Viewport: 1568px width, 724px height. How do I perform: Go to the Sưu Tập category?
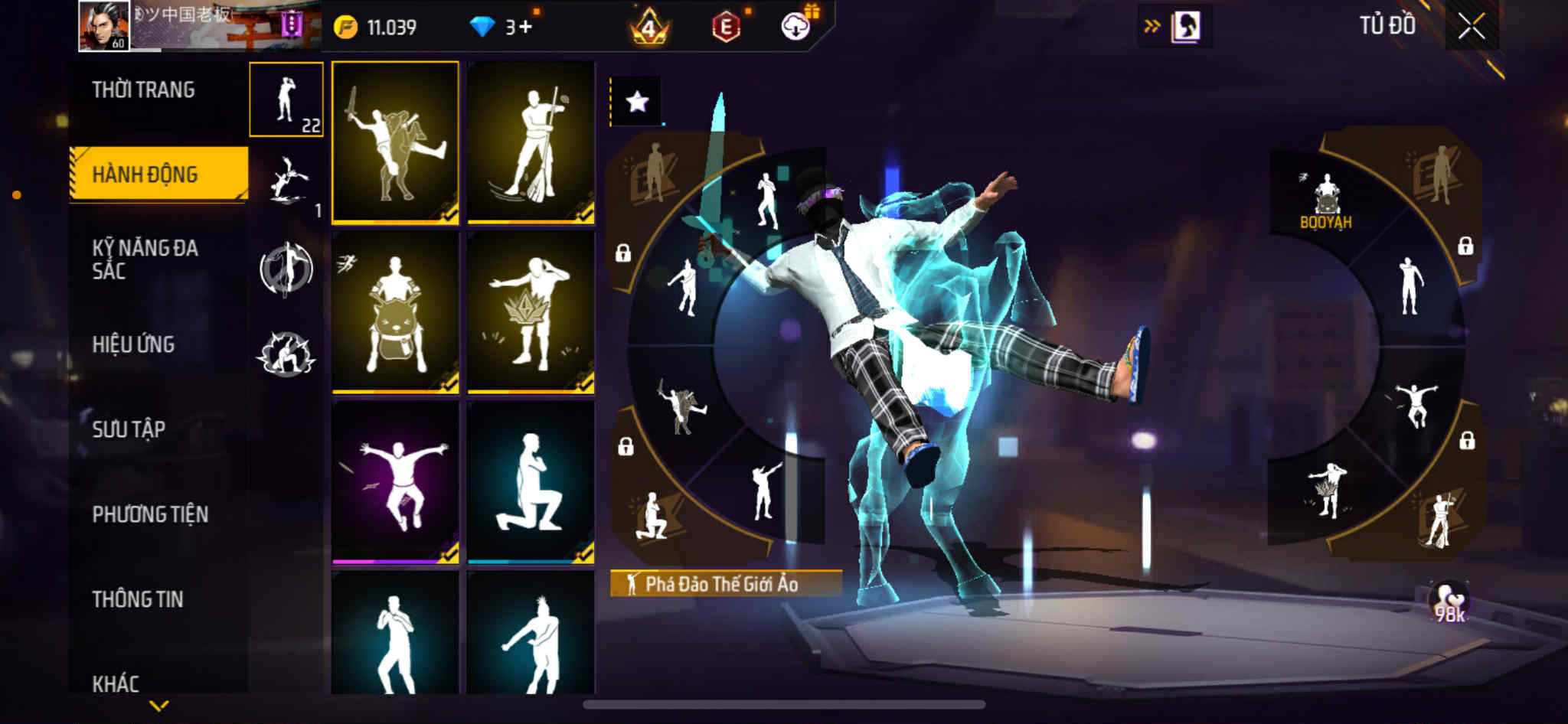129,429
